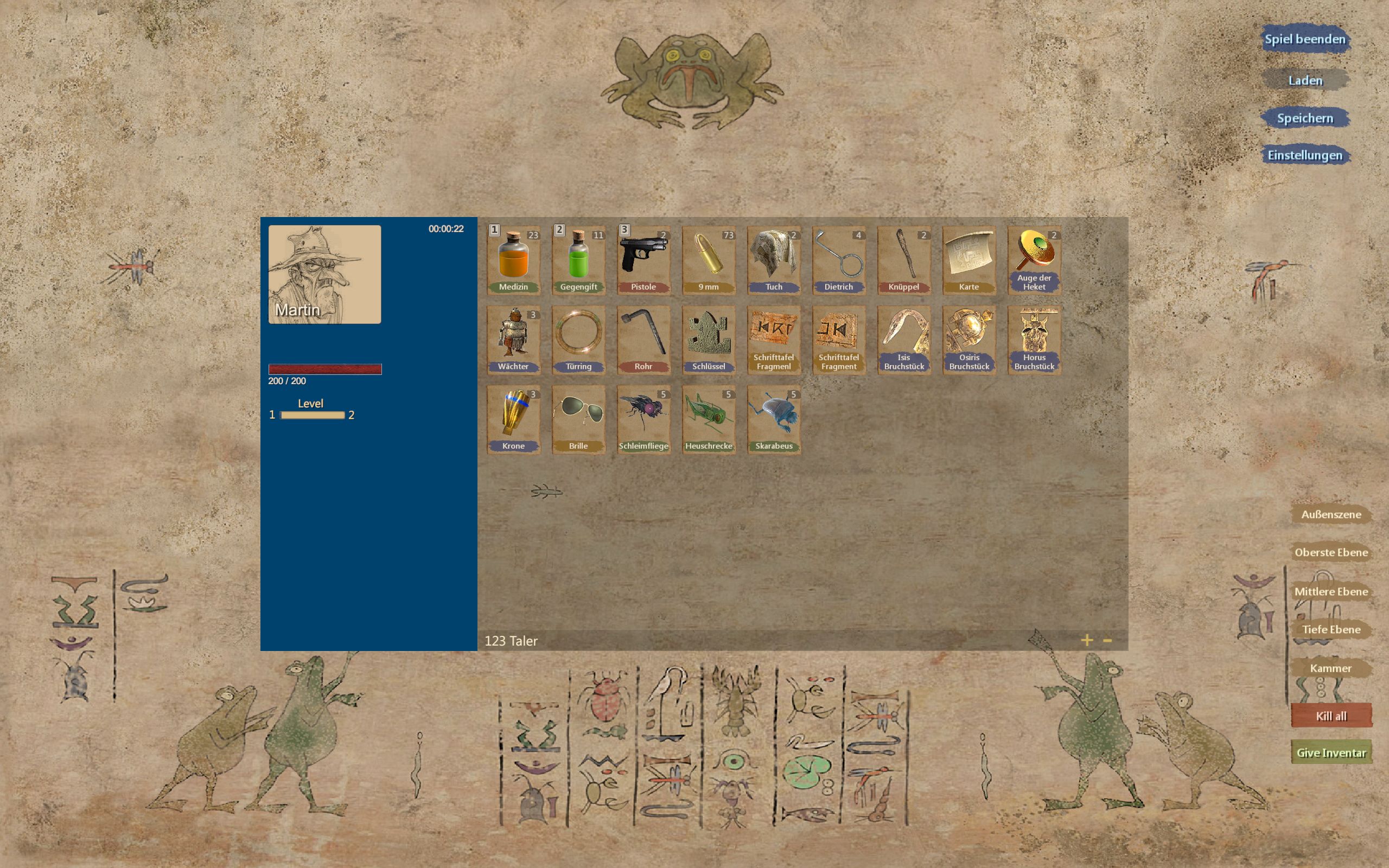Pick the Brille sunglasses item
Image resolution: width=1389 pixels, height=868 pixels.
[x=578, y=419]
